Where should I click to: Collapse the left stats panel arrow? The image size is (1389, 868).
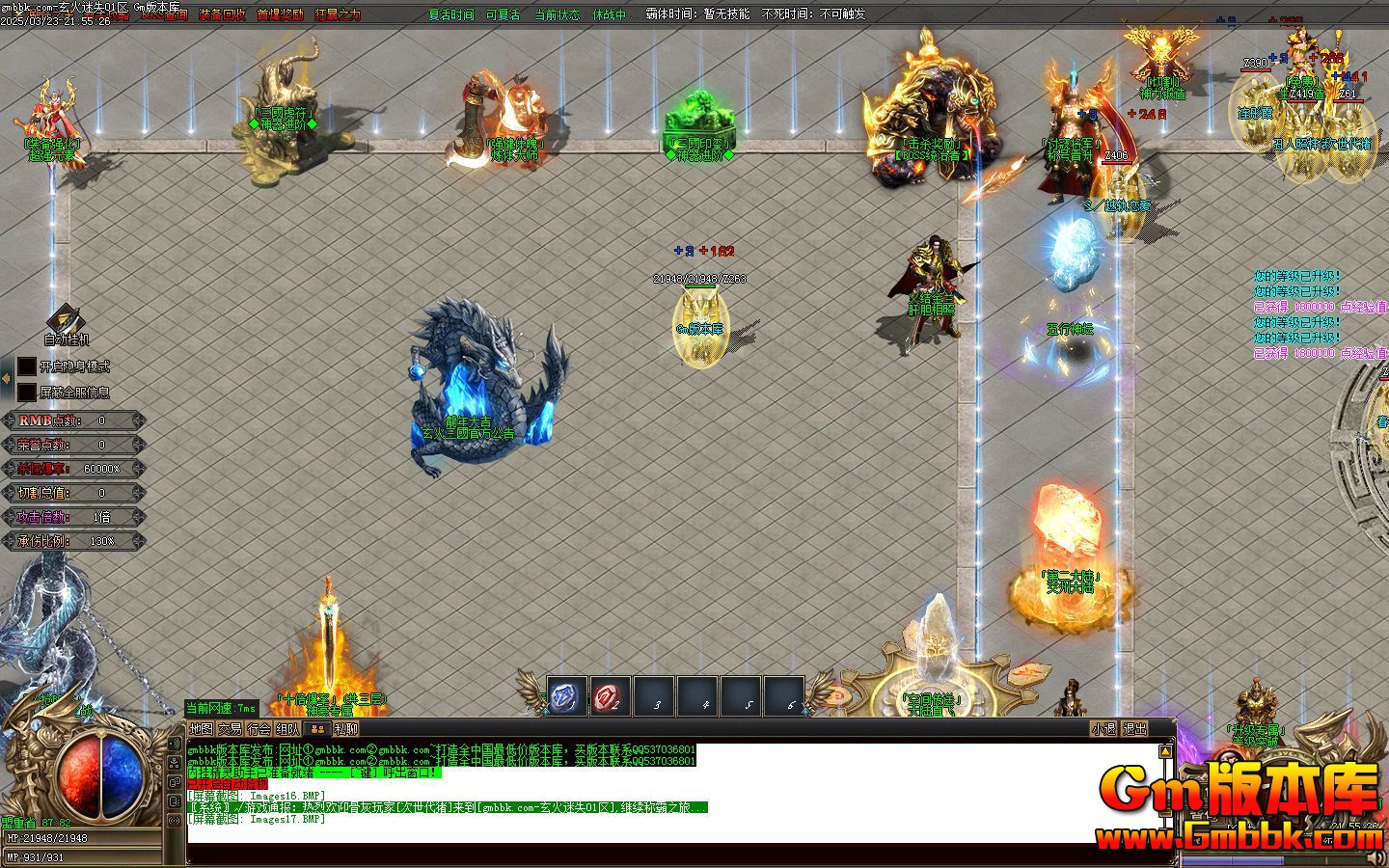click(6, 376)
